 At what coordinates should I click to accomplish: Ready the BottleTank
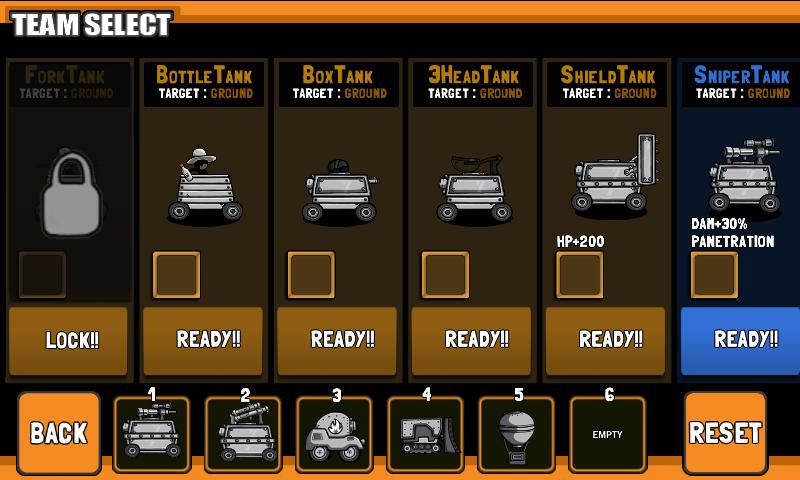[x=204, y=340]
